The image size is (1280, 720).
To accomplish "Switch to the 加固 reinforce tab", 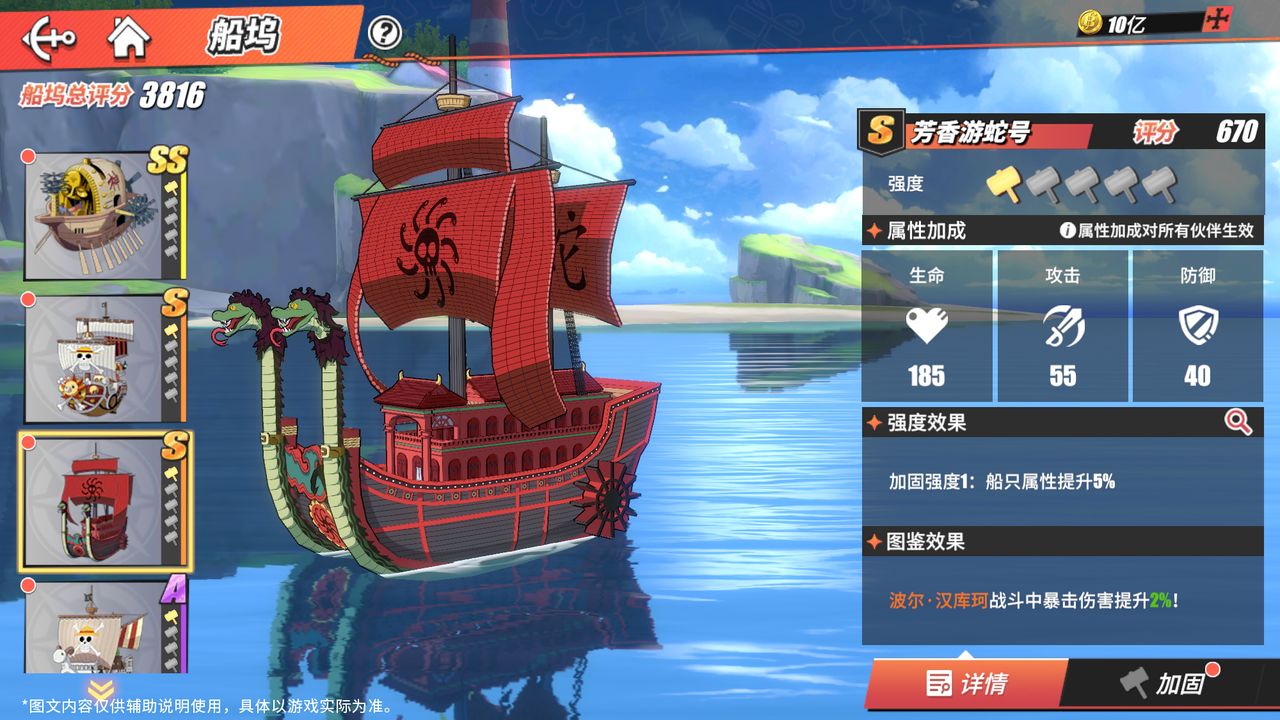I will point(1165,684).
